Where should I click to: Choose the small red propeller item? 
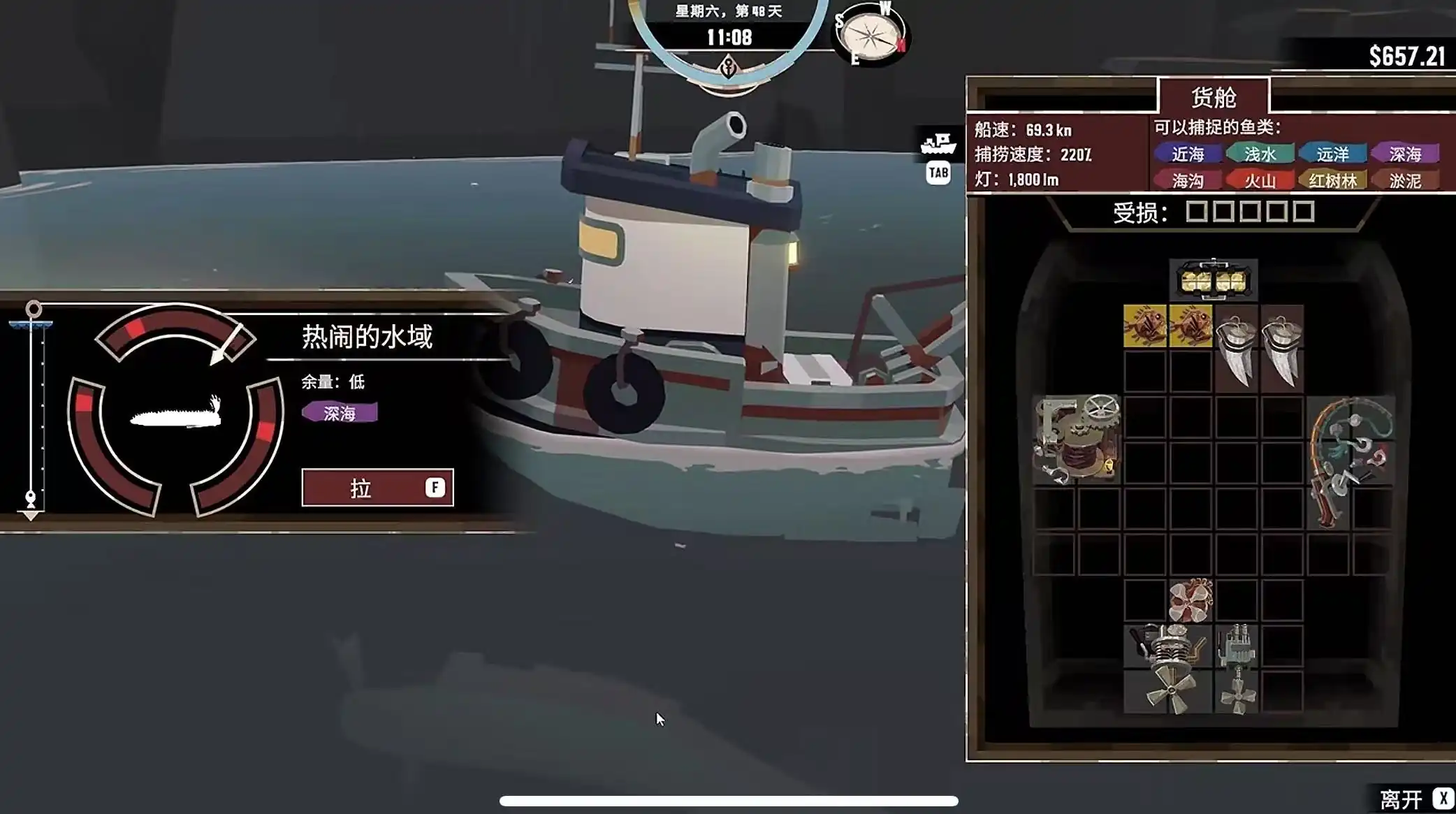click(x=1191, y=600)
